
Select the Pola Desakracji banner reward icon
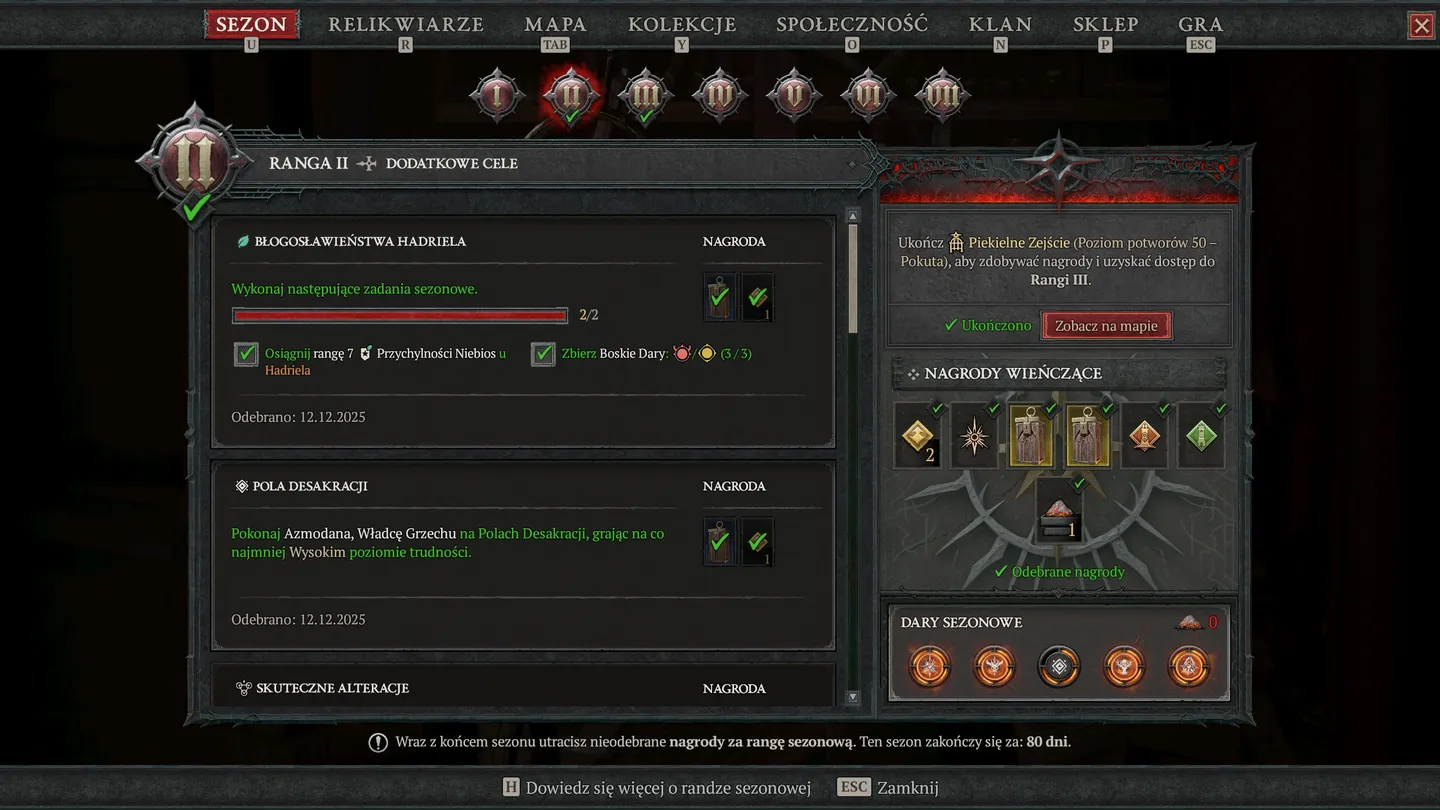click(719, 542)
